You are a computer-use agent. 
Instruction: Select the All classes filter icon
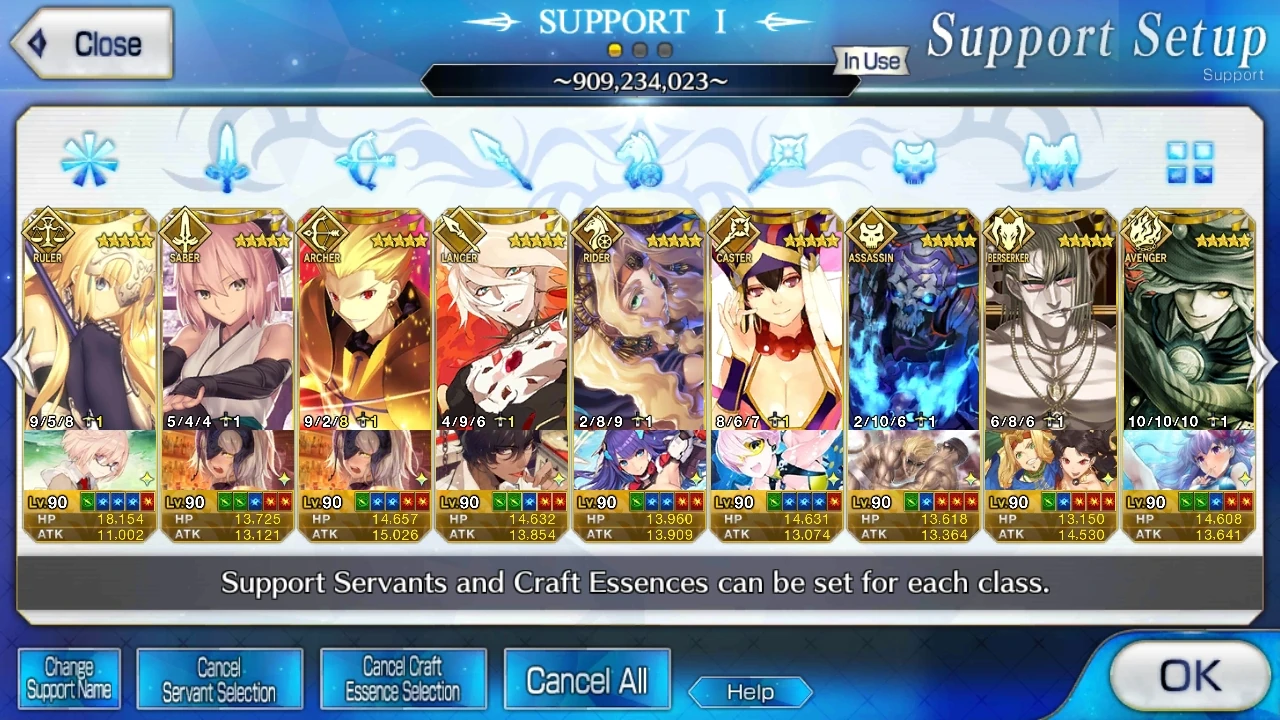[90, 160]
